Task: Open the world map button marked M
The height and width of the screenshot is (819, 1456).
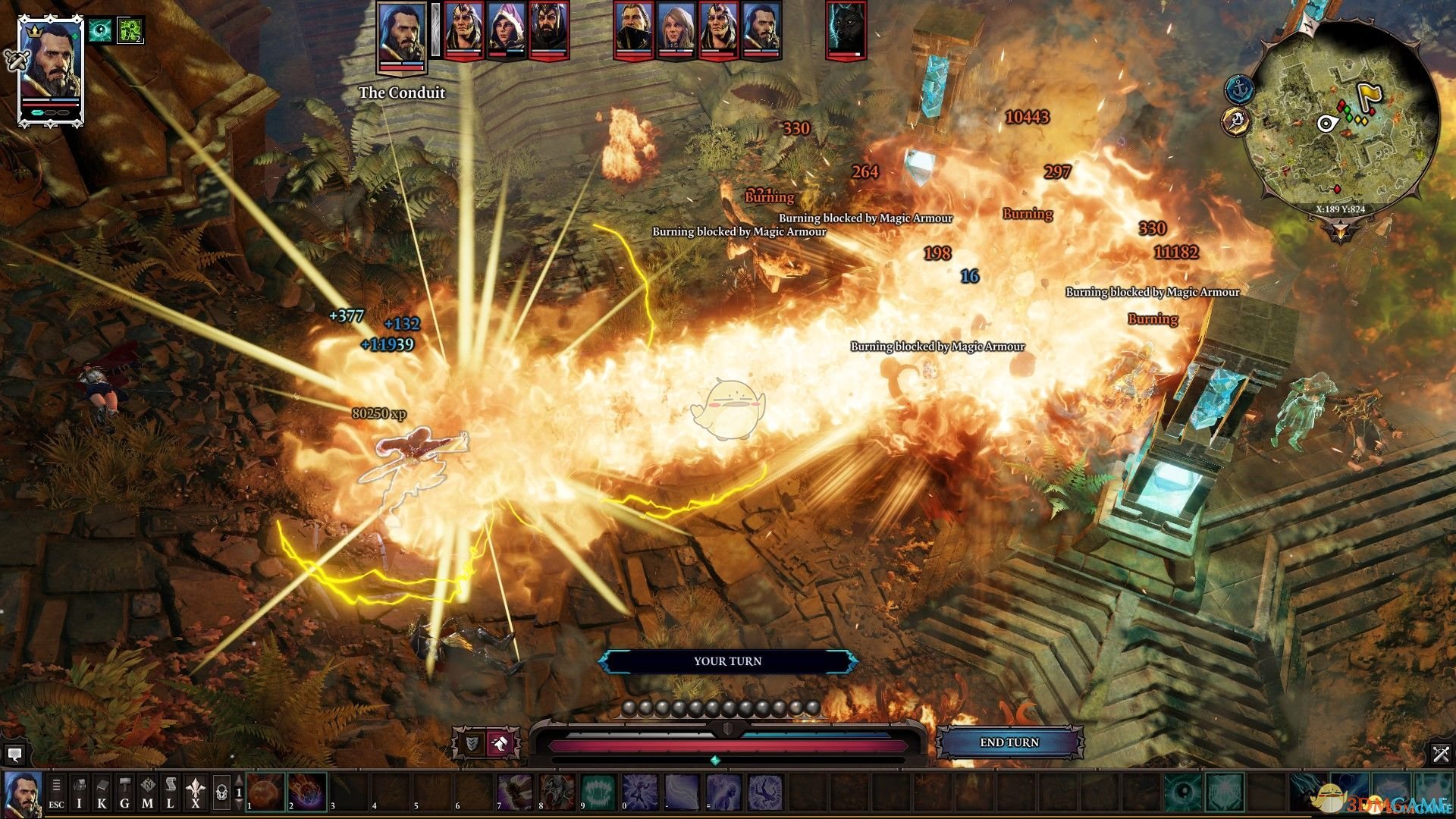Action: click(147, 793)
